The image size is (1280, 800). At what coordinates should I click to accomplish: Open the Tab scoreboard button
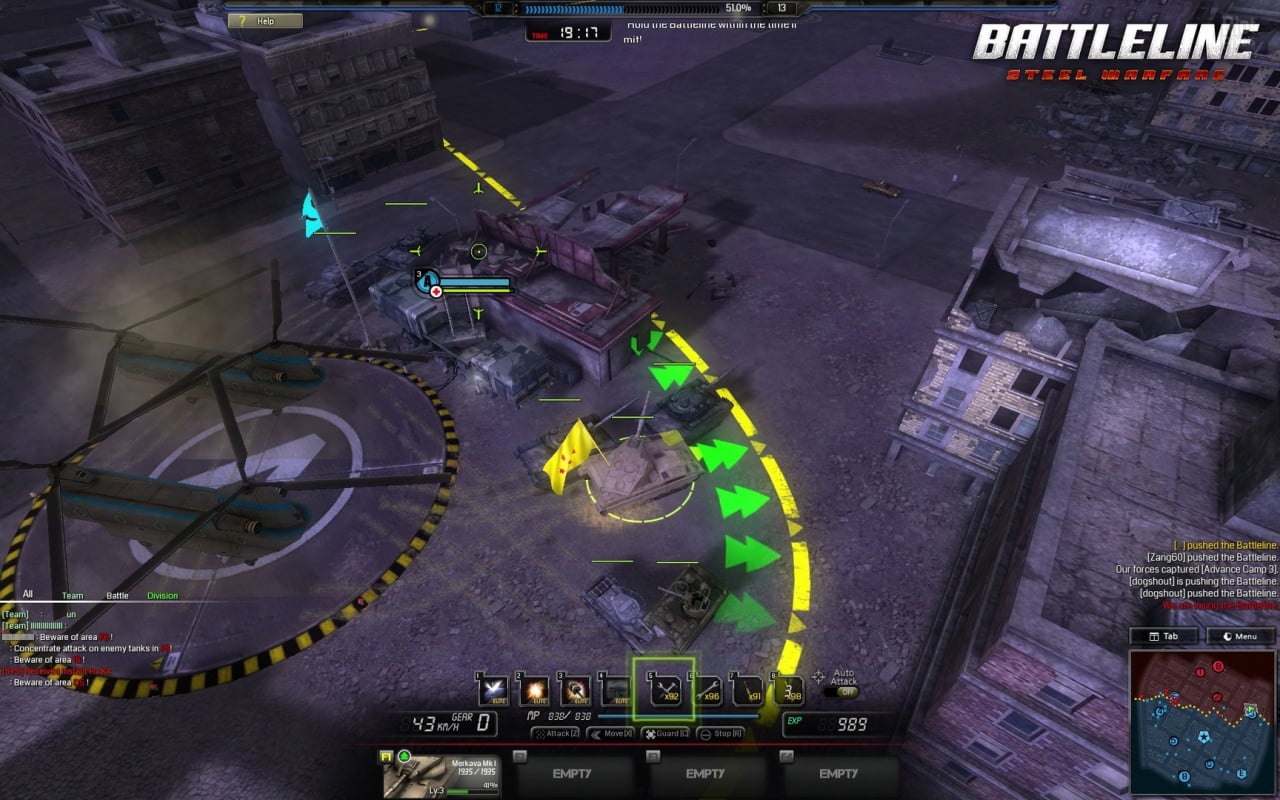tap(1164, 636)
